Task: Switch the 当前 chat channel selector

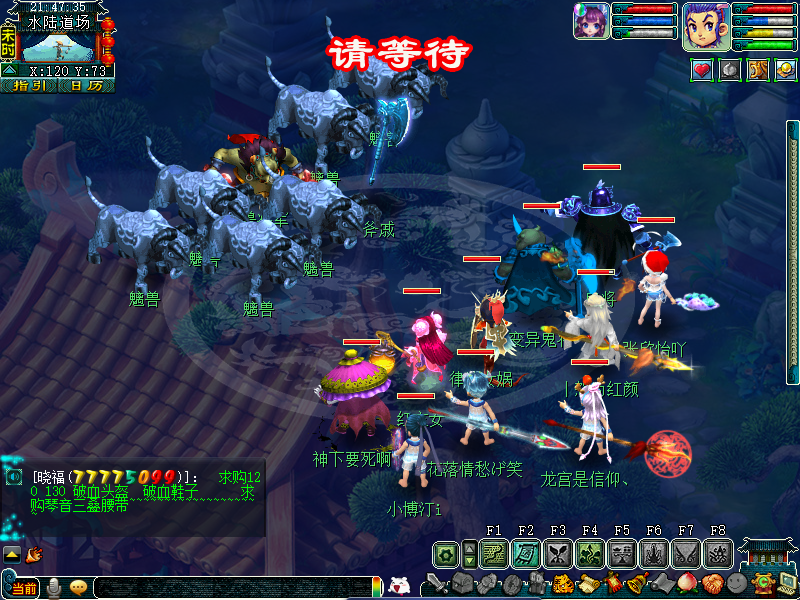Action: click(x=24, y=588)
